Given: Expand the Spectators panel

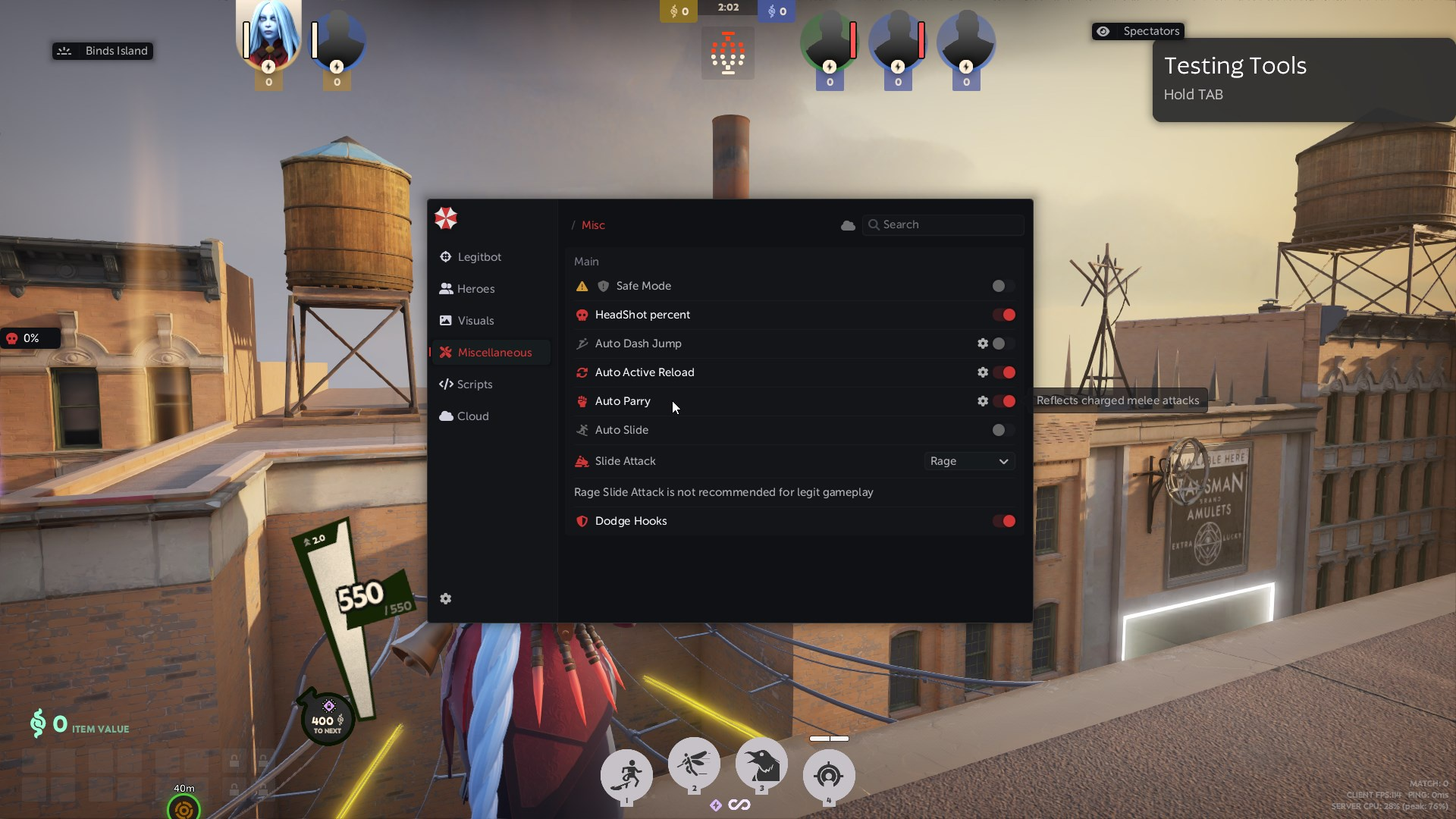Looking at the screenshot, I should click(1138, 31).
